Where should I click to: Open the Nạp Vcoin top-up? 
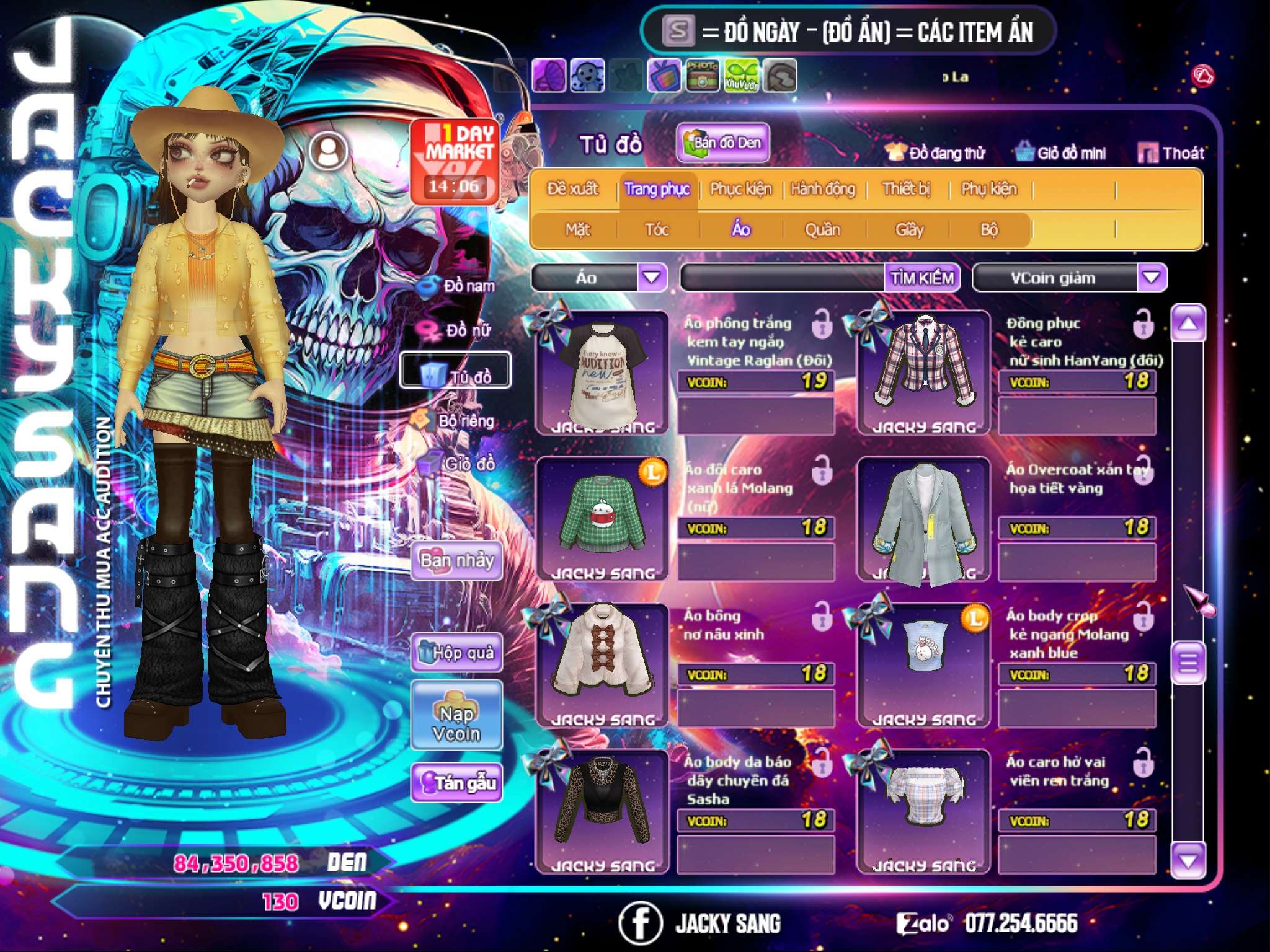point(456,715)
